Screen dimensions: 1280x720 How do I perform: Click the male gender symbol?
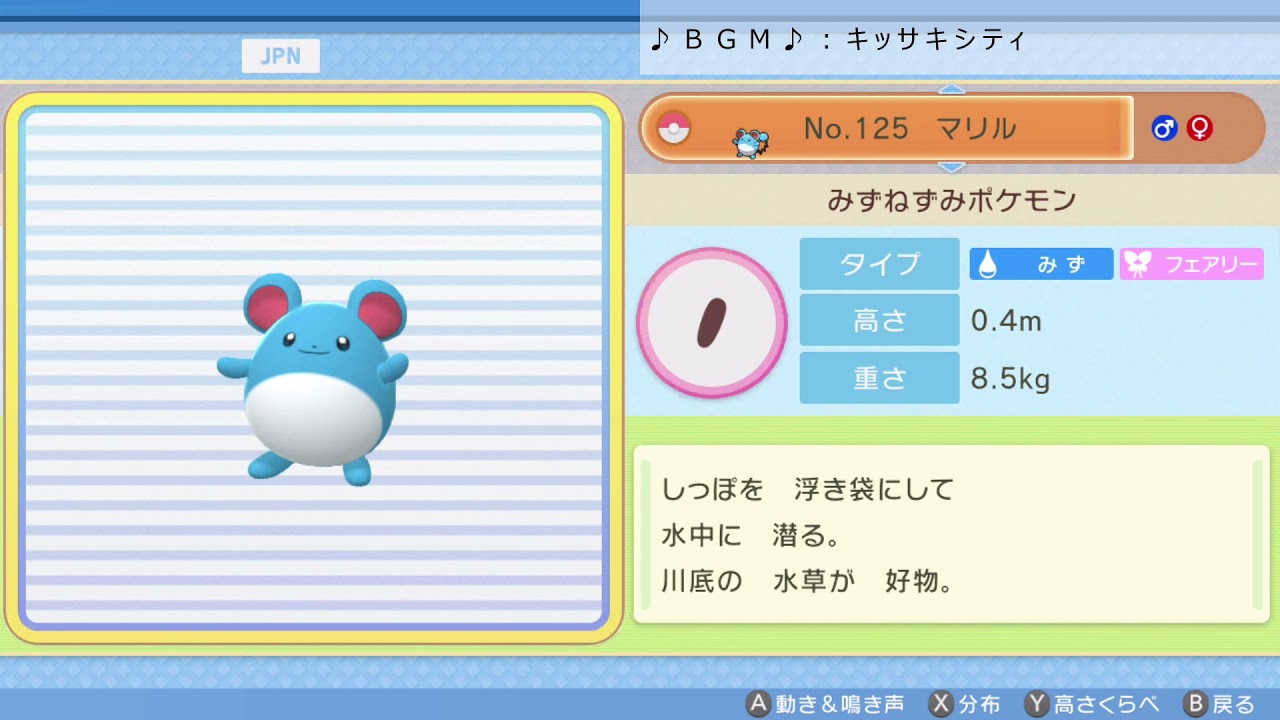[1165, 128]
